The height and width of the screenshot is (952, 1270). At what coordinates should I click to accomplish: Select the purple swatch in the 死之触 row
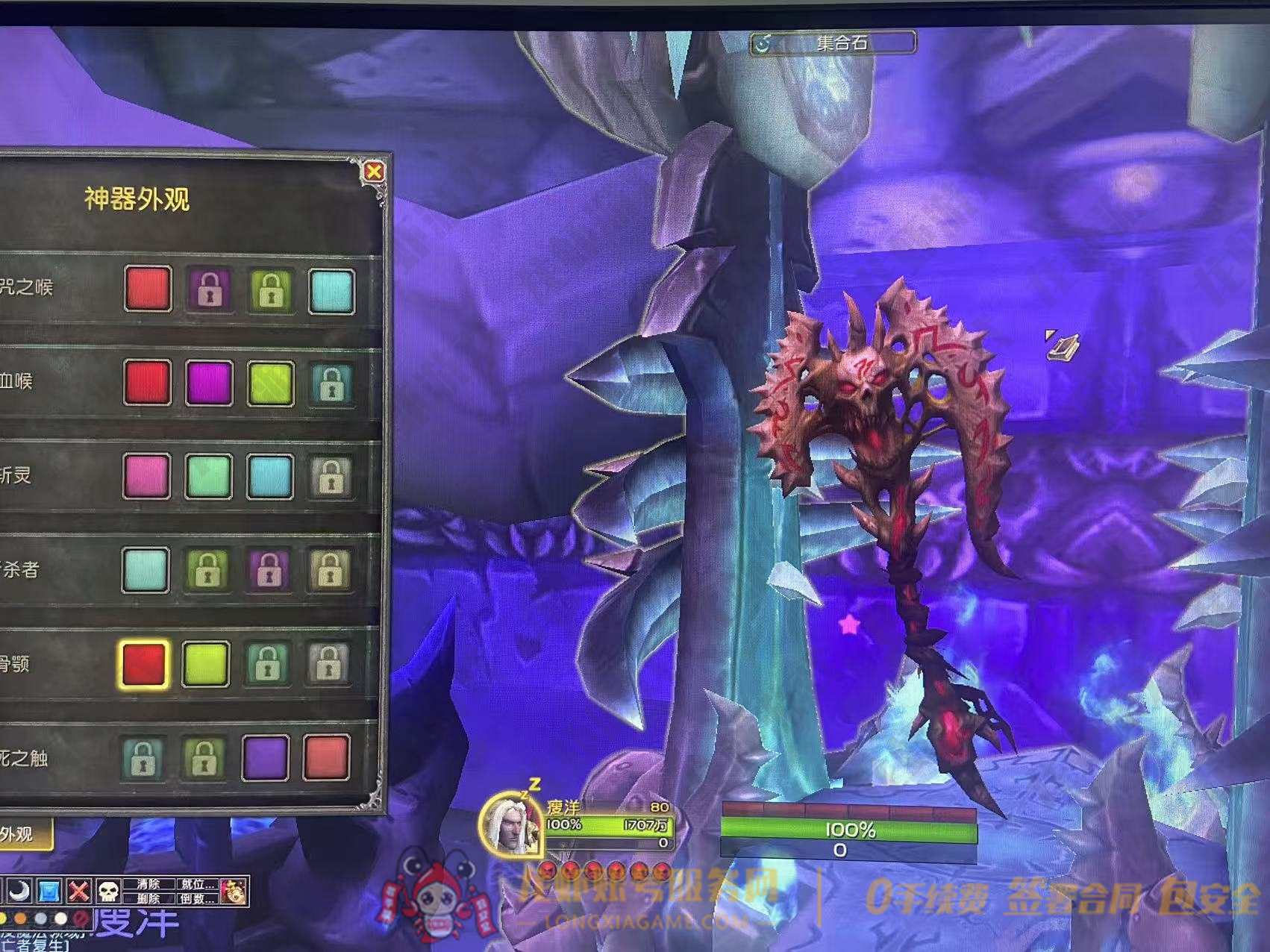pyautogui.click(x=266, y=757)
